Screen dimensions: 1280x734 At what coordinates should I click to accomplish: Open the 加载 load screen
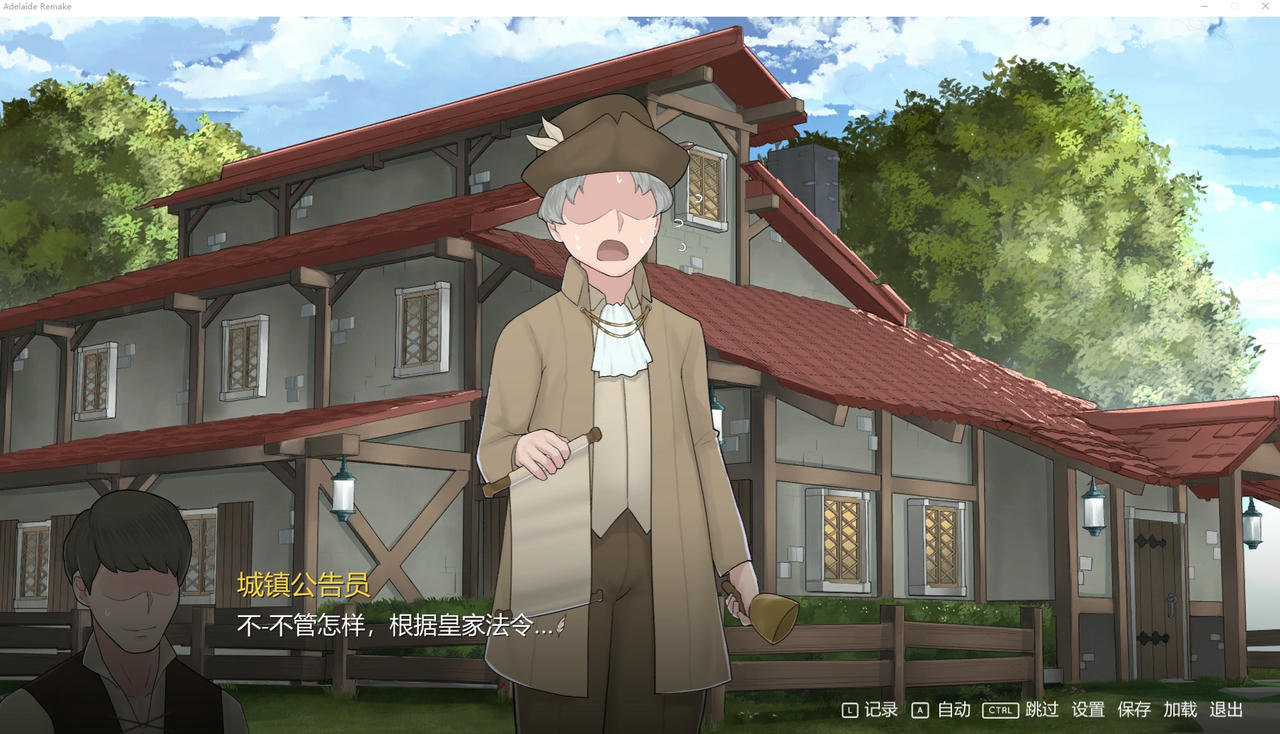[x=1178, y=710]
